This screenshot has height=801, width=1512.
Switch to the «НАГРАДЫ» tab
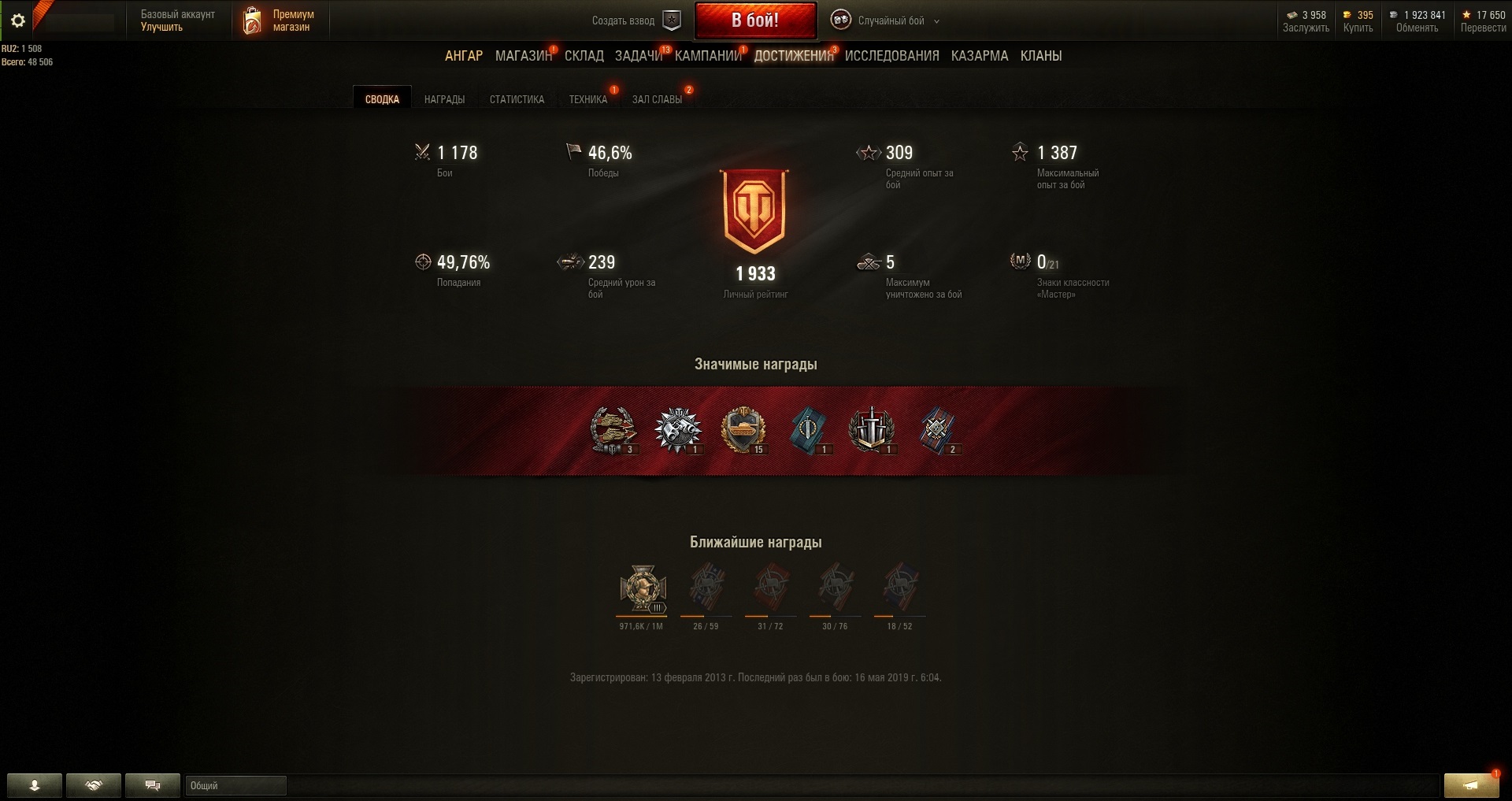click(x=444, y=99)
